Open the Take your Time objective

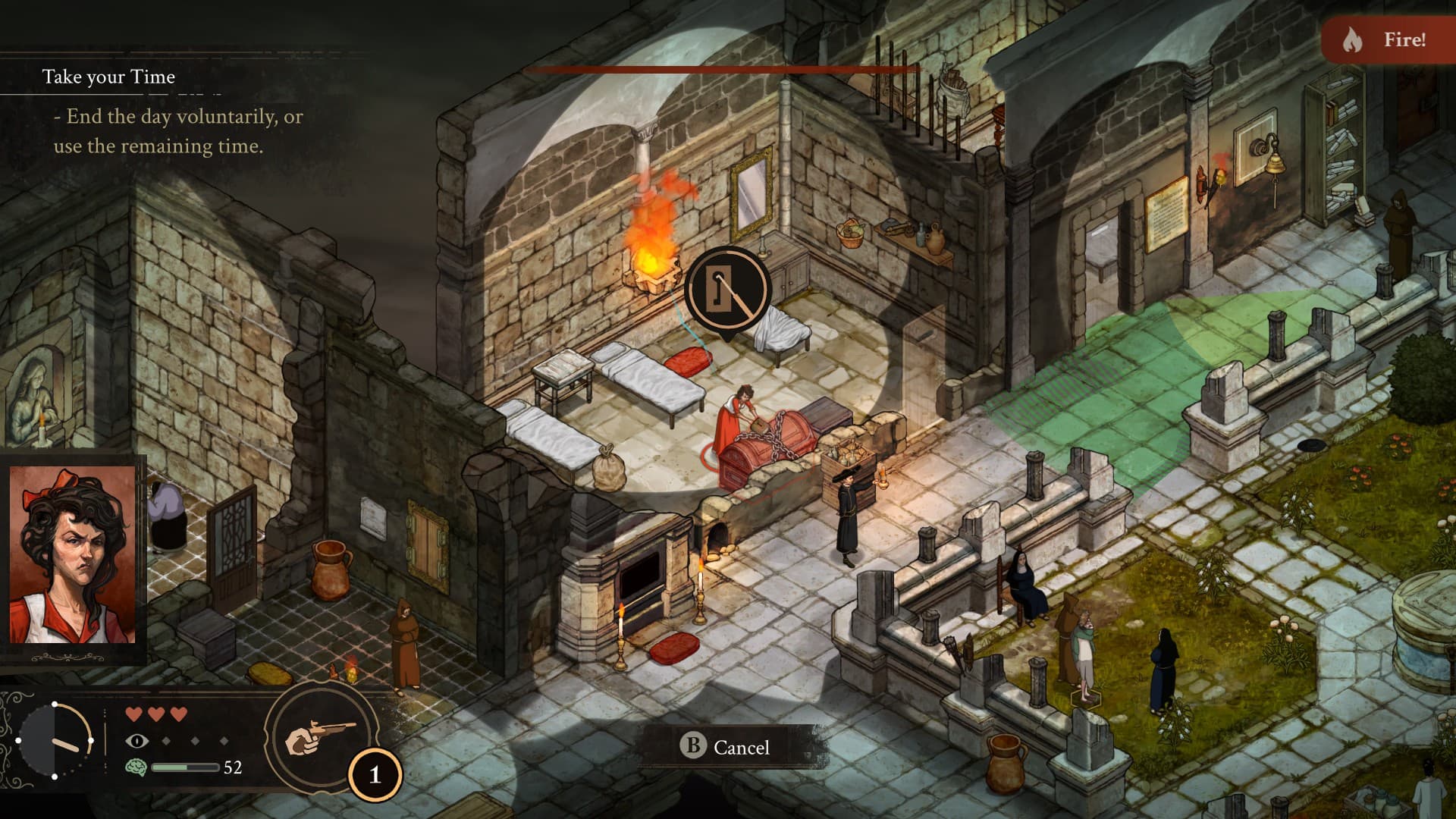pos(108,77)
